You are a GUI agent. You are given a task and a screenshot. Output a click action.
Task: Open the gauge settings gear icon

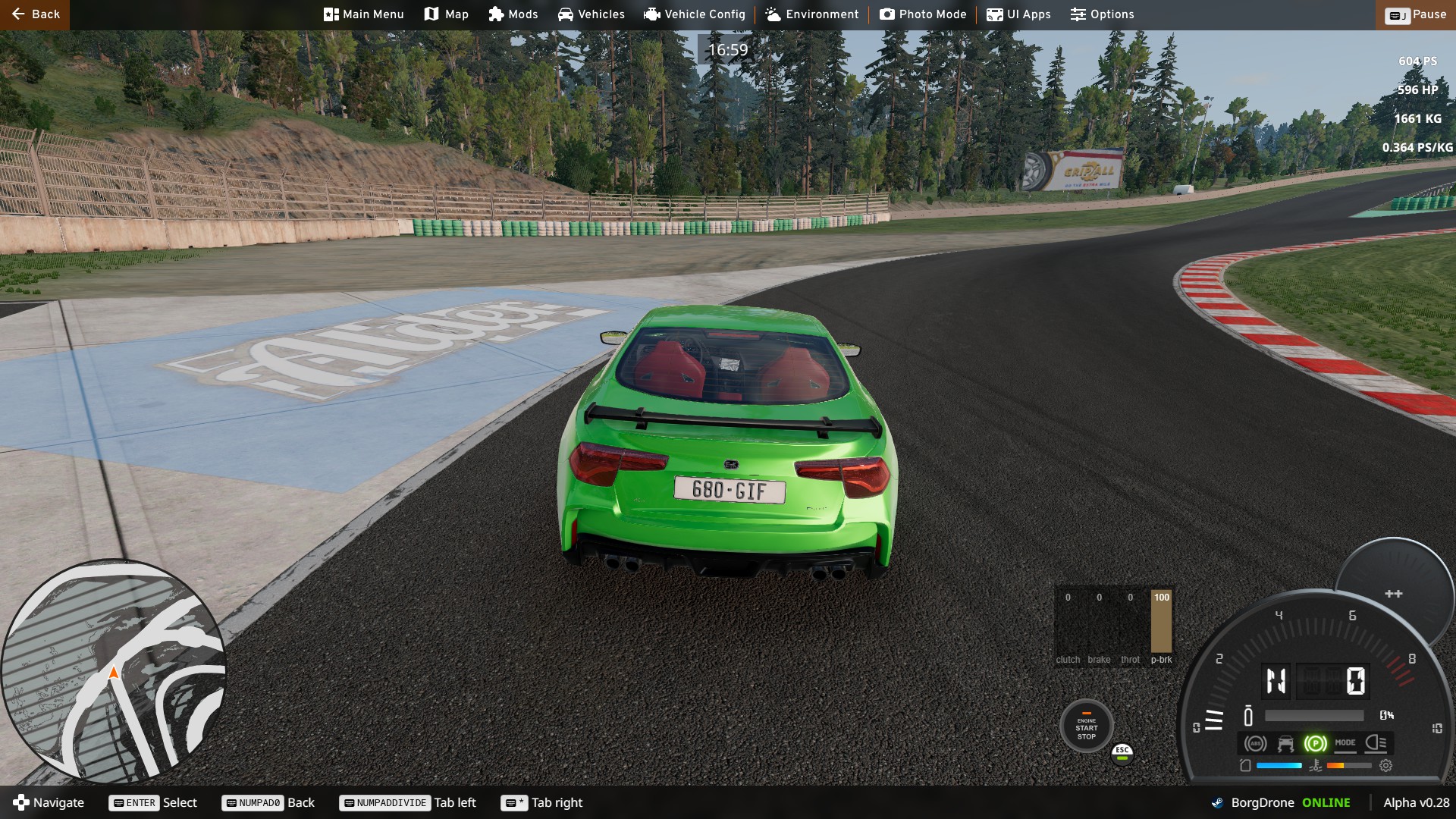pyautogui.click(x=1385, y=766)
